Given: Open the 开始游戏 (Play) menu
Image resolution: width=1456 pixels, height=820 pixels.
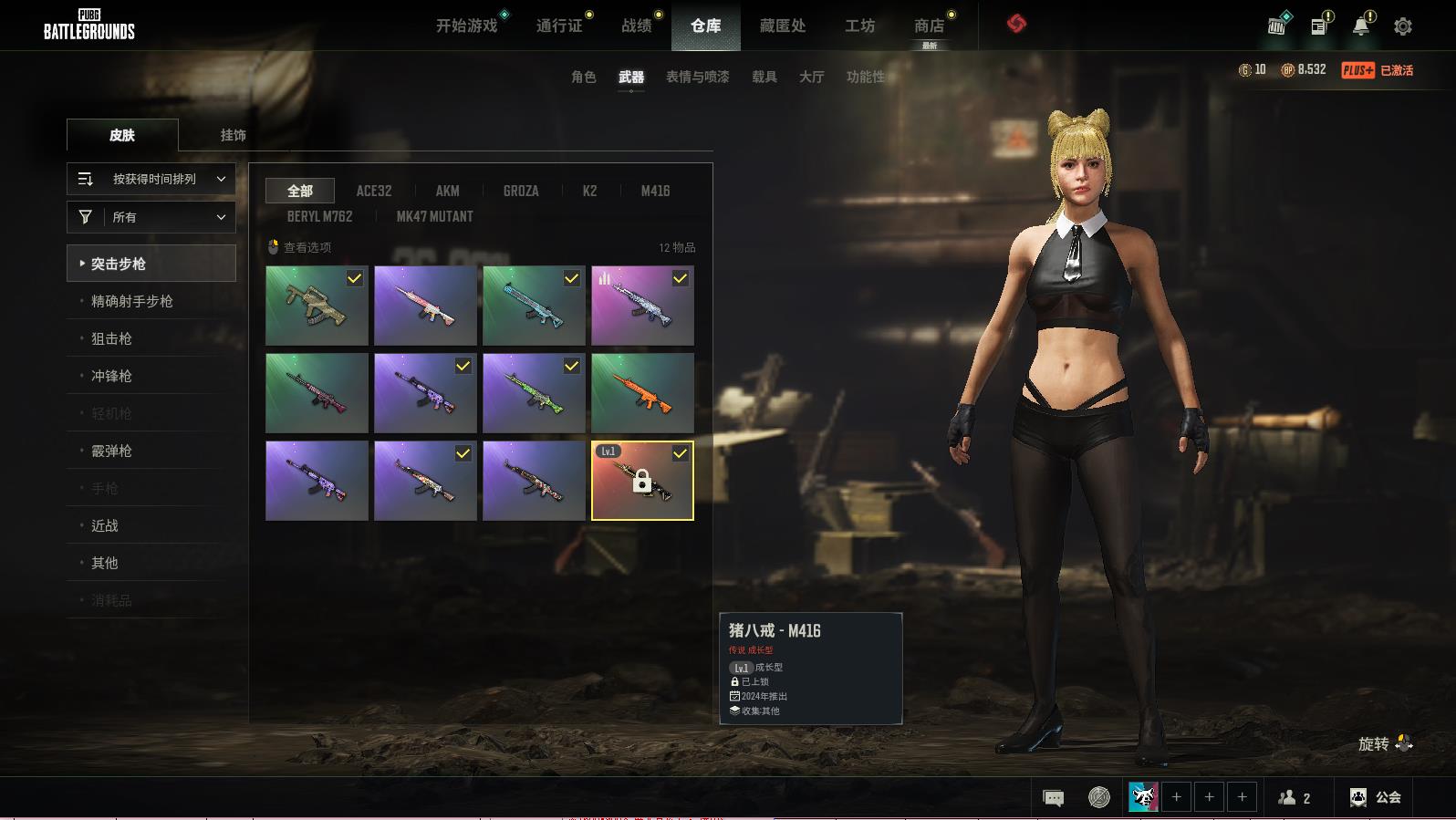Looking at the screenshot, I should [x=466, y=26].
